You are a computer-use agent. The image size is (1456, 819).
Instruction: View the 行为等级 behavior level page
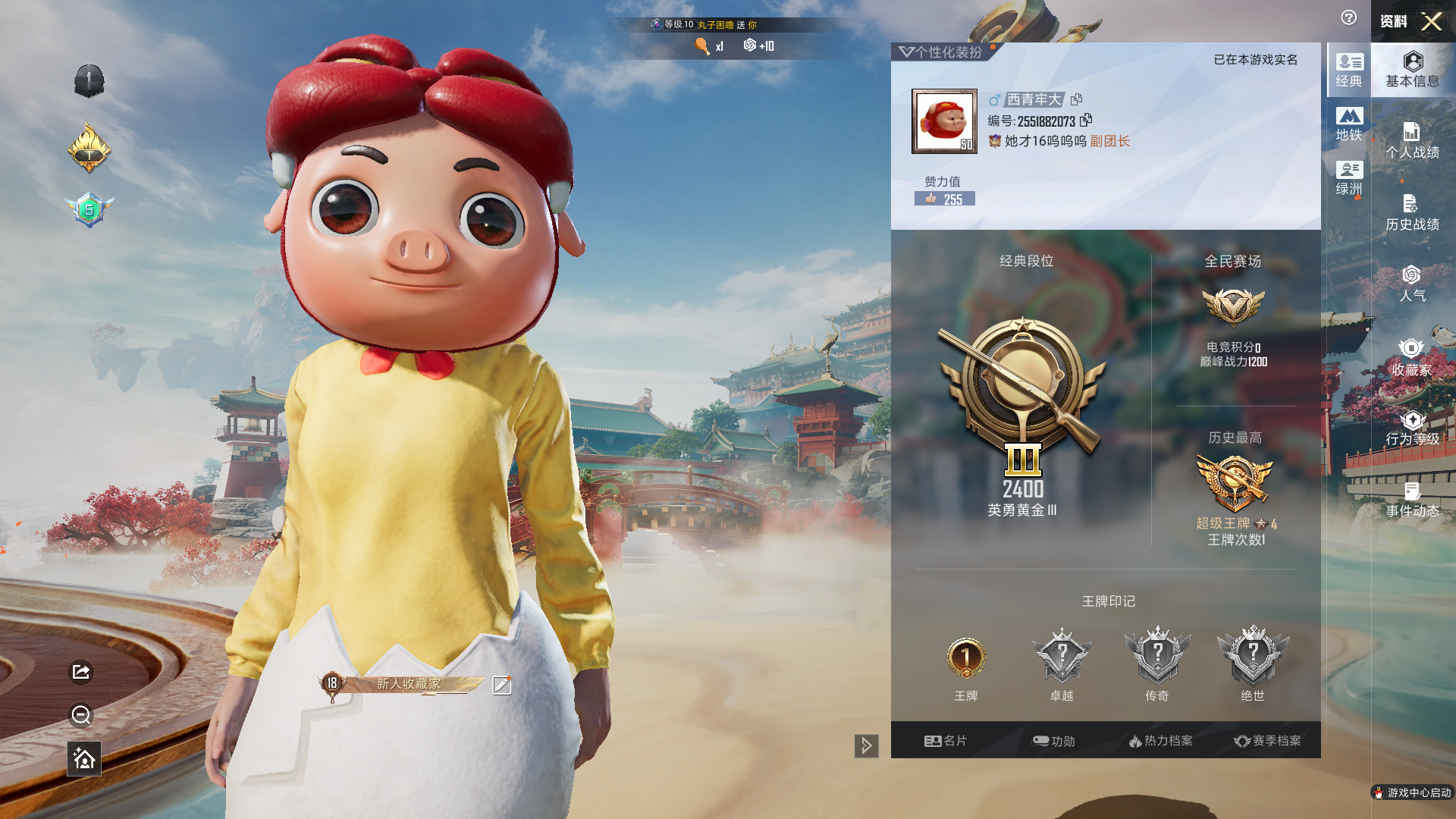(1412, 428)
